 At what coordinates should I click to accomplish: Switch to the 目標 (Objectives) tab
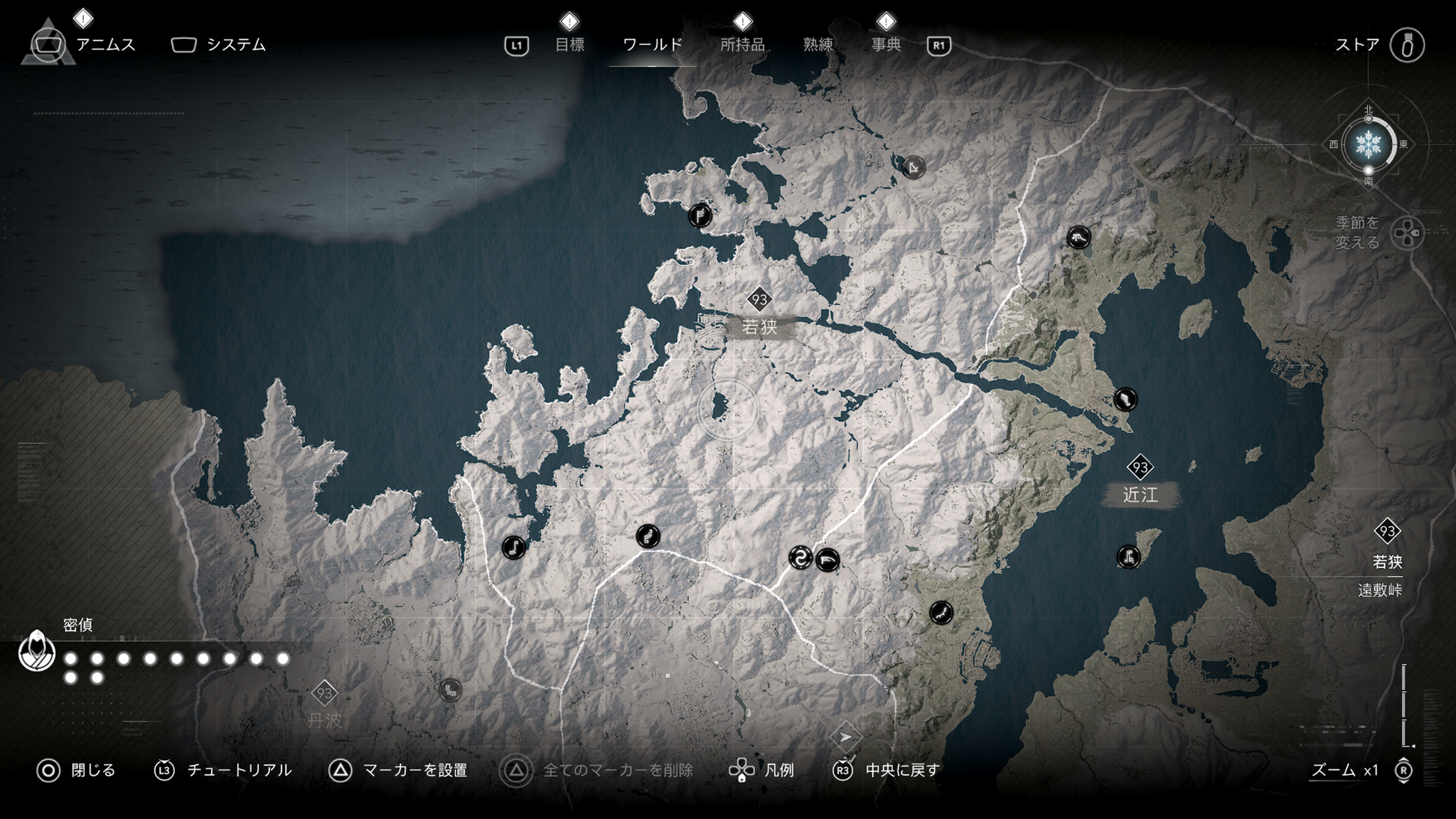[x=569, y=45]
